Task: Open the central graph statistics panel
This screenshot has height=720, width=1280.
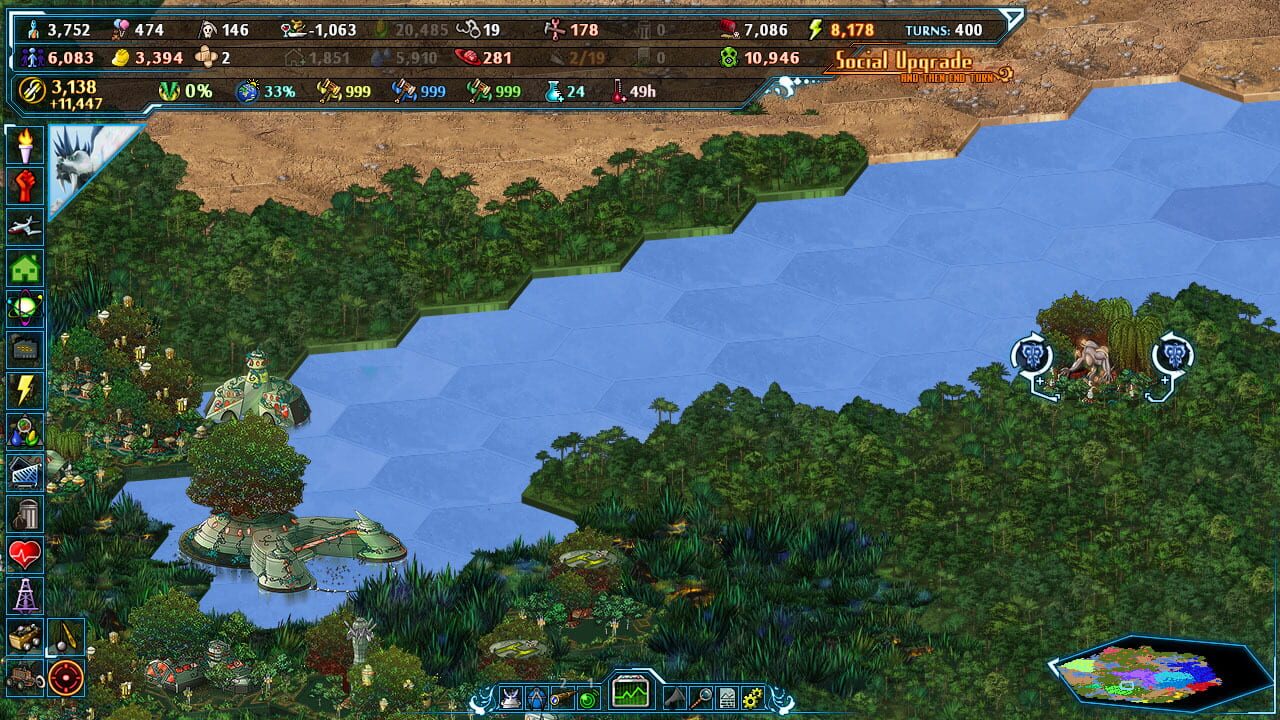Action: point(630,694)
